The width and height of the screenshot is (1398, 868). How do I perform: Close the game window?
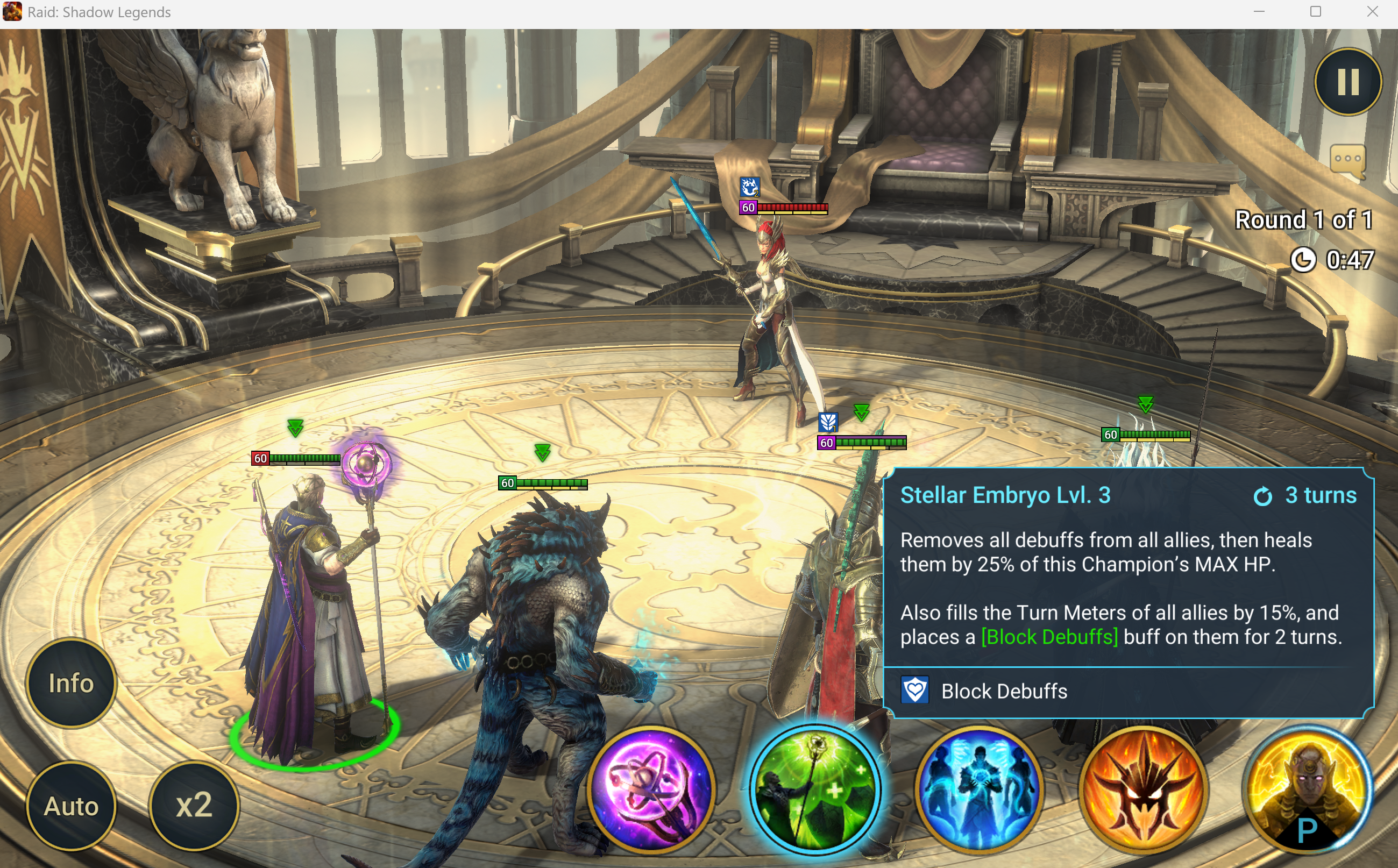click(x=1372, y=12)
